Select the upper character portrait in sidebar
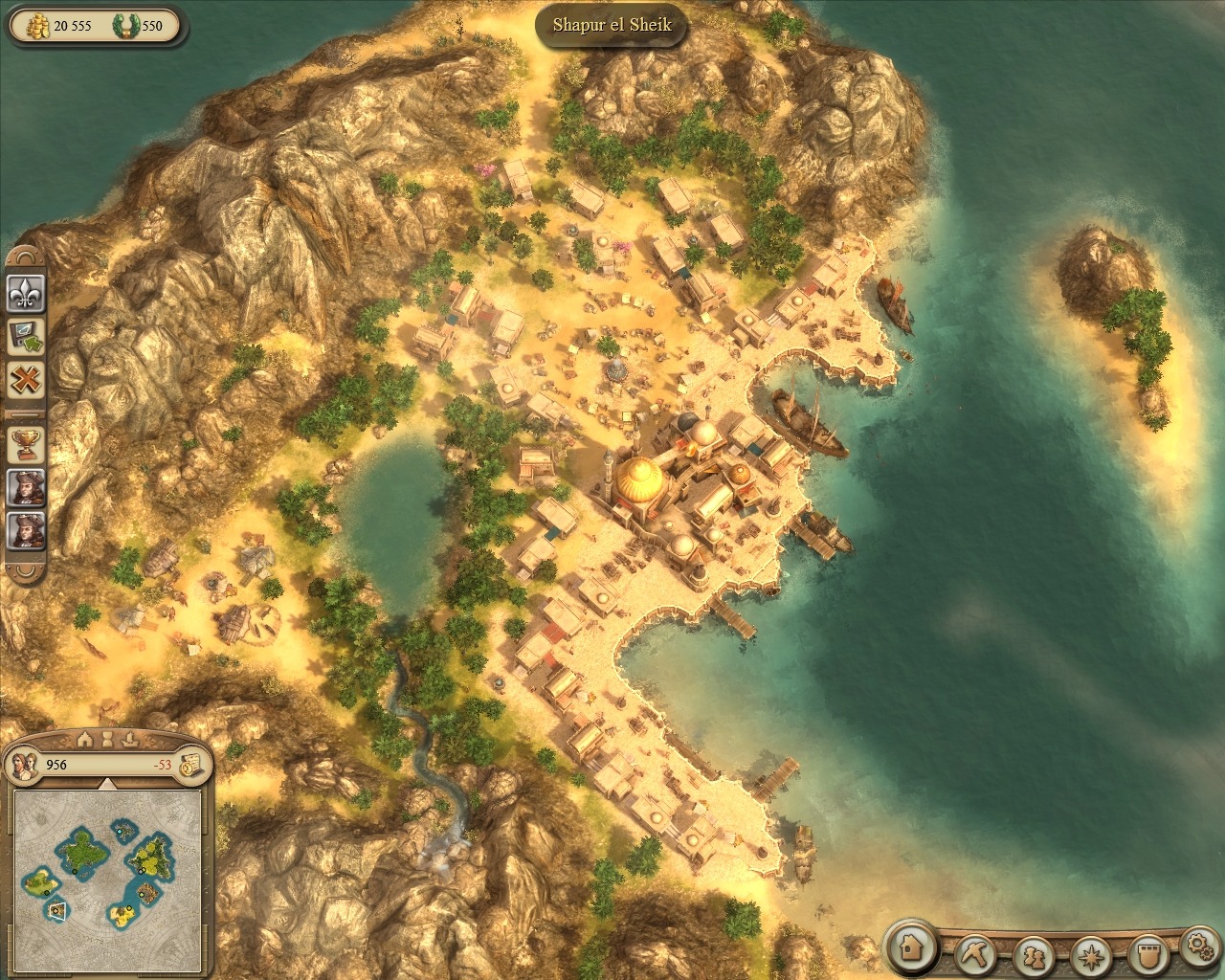 click(x=26, y=487)
